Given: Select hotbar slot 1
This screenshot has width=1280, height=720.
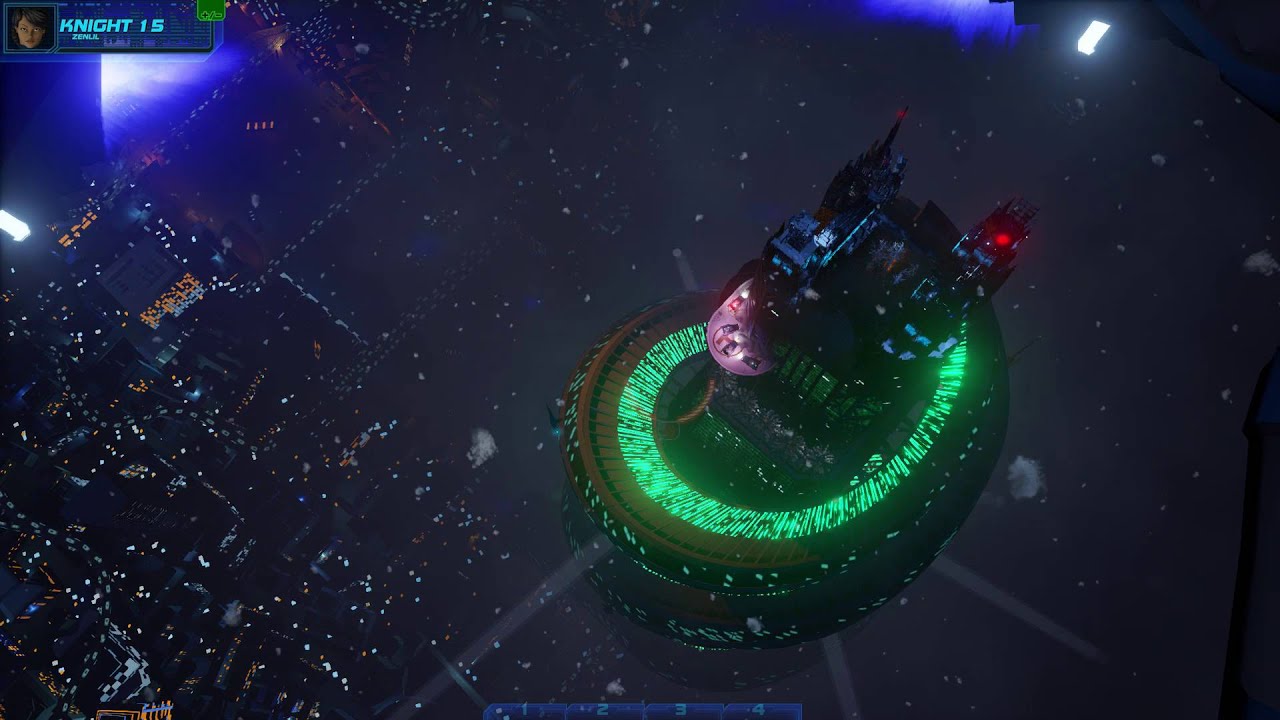Looking at the screenshot, I should 524,711.
